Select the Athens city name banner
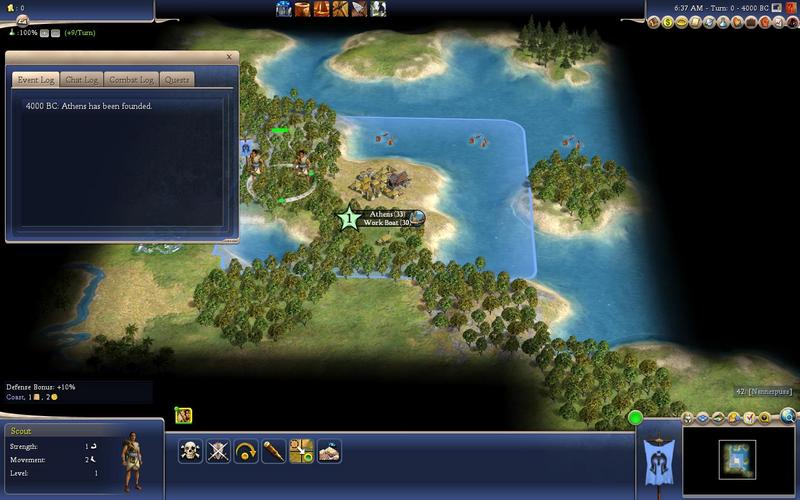The width and height of the screenshot is (800, 500). coord(386,215)
